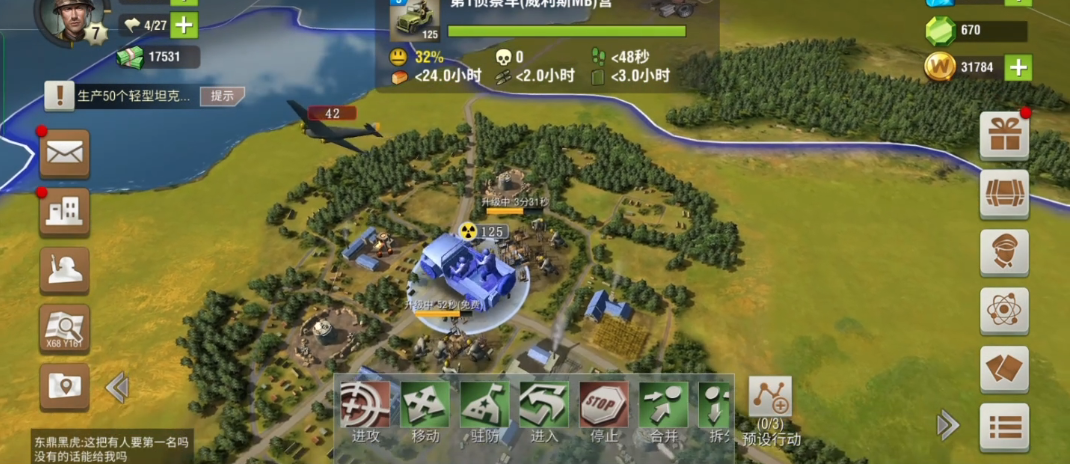Open the officer head icon

point(1003,252)
